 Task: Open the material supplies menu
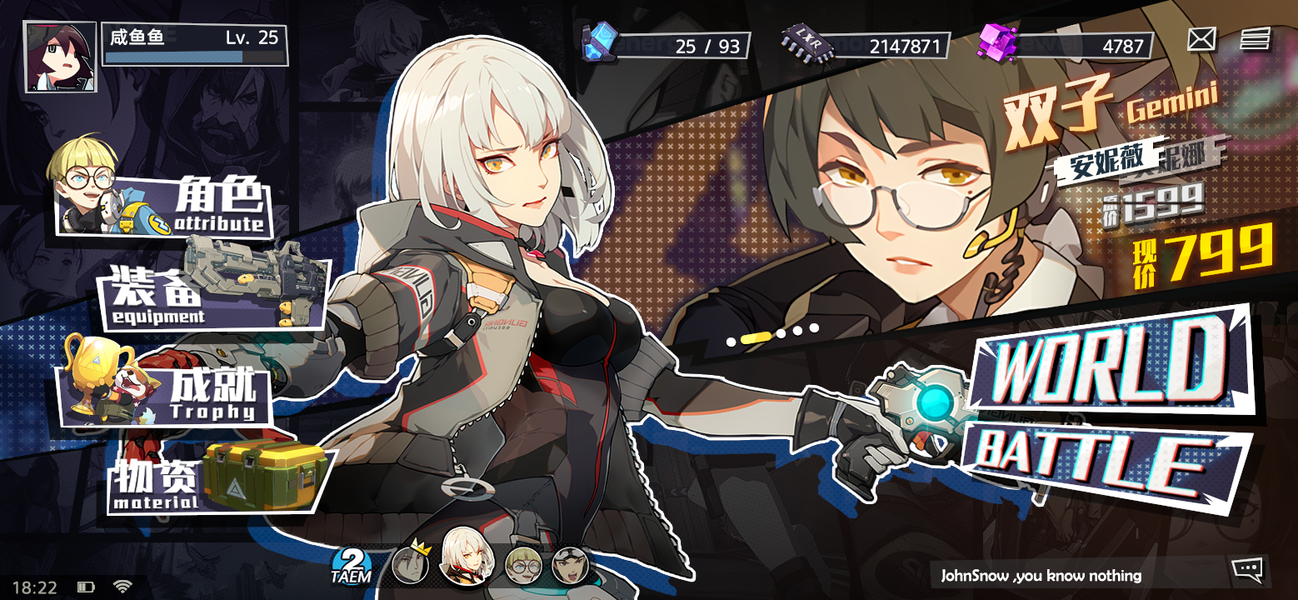click(220, 477)
